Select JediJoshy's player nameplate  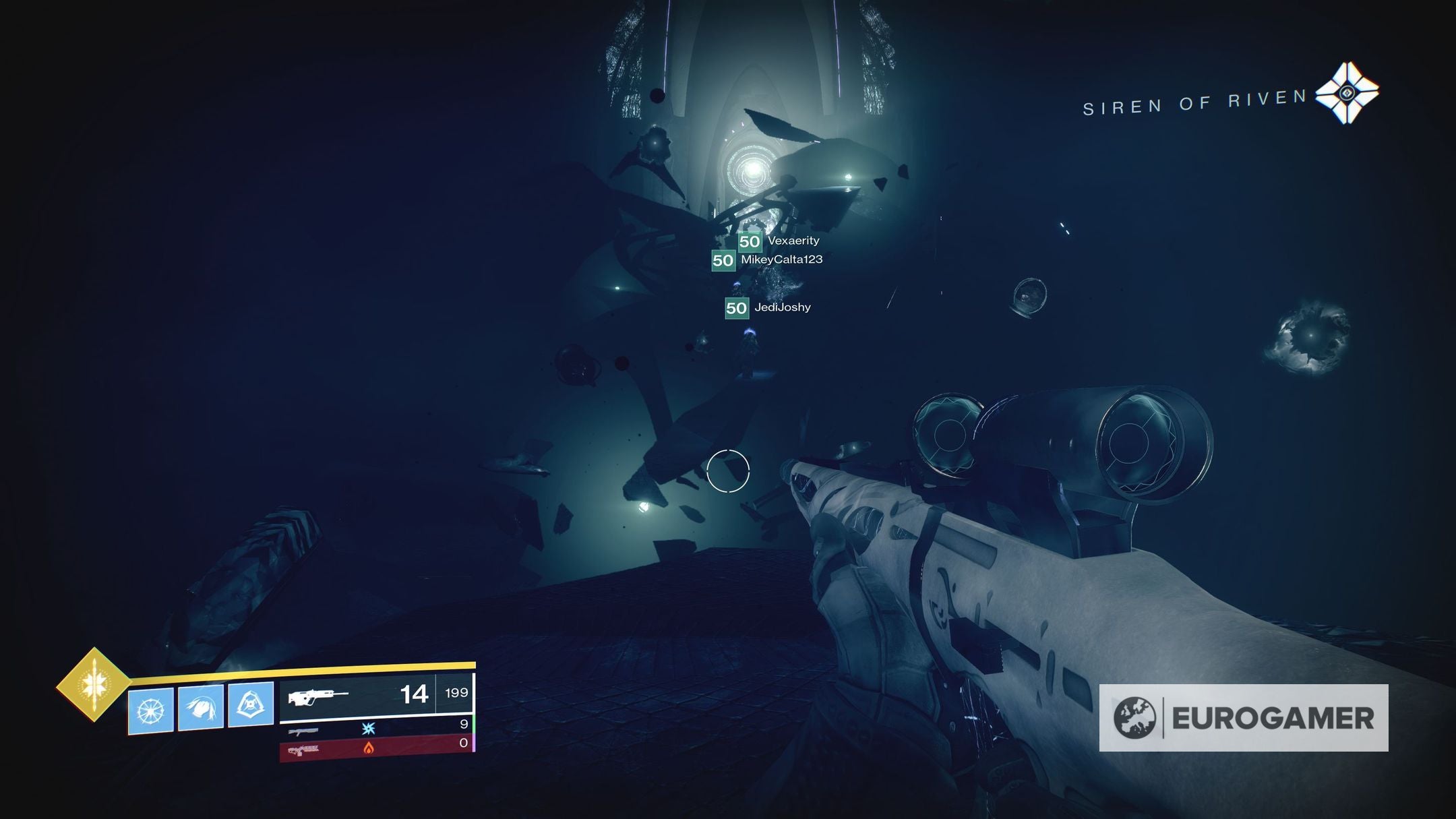coord(768,307)
